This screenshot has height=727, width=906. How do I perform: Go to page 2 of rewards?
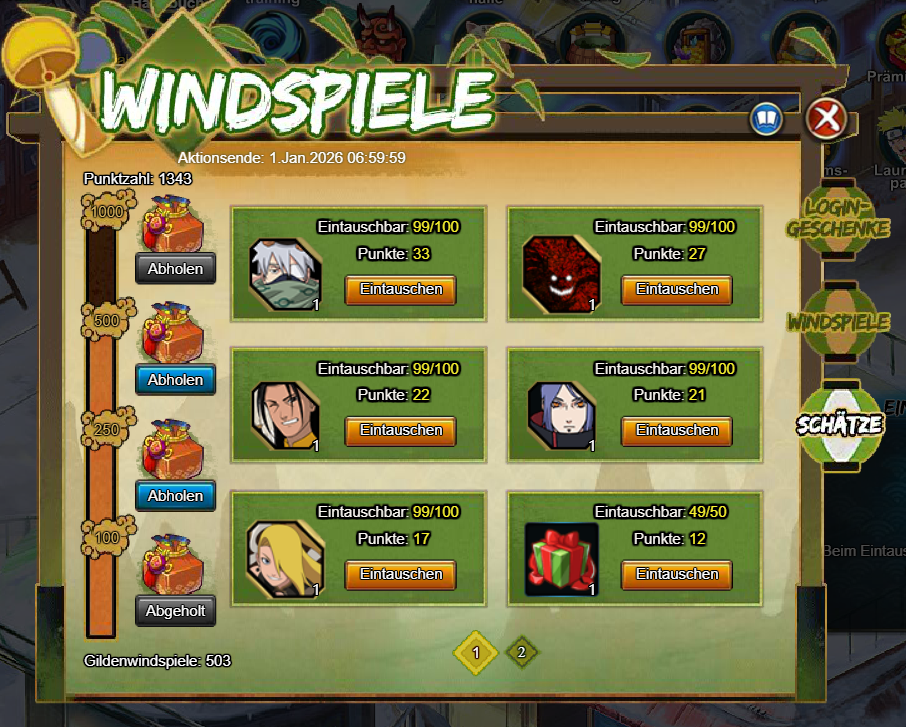pos(520,653)
